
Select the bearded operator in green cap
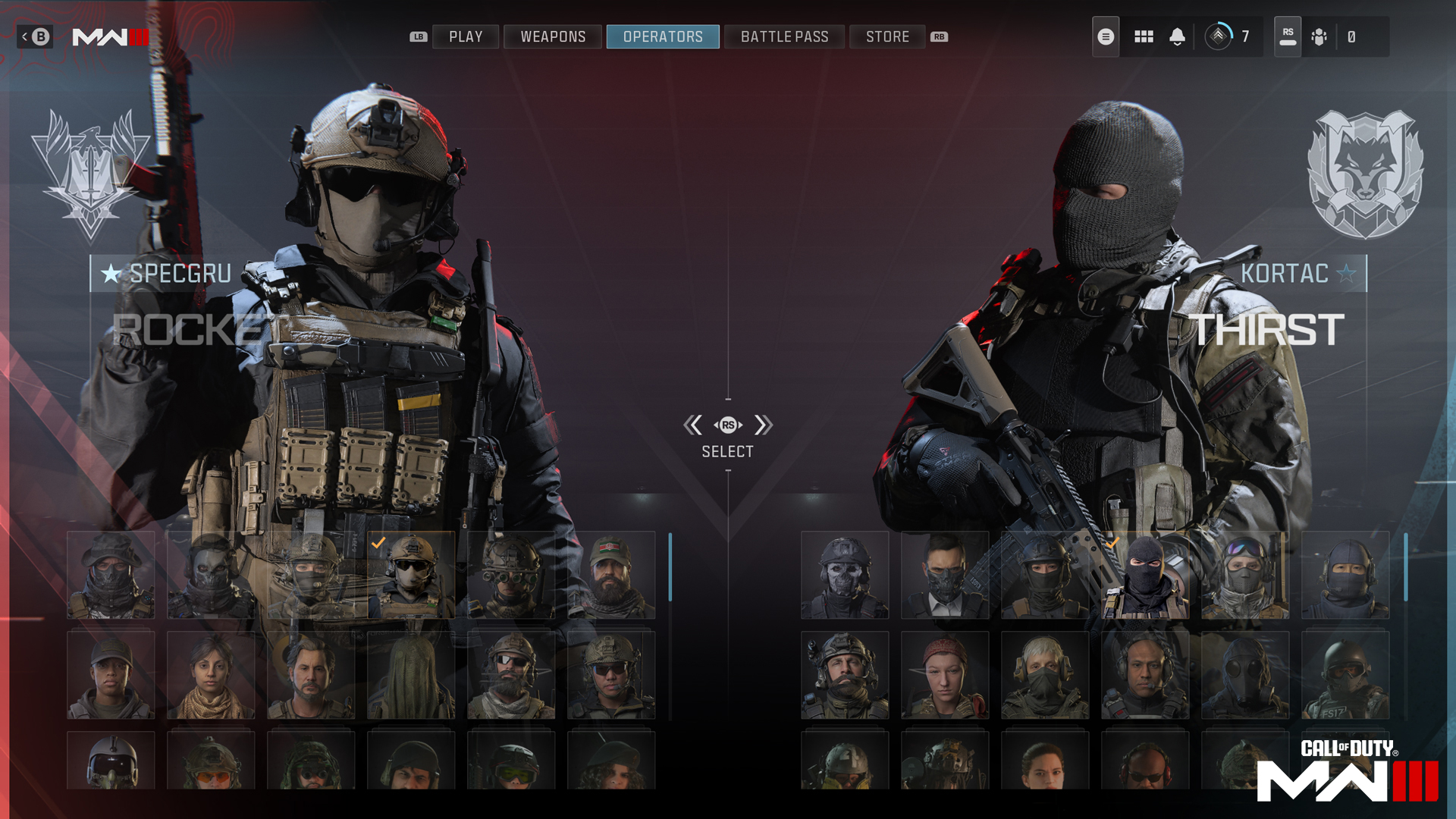tap(611, 575)
